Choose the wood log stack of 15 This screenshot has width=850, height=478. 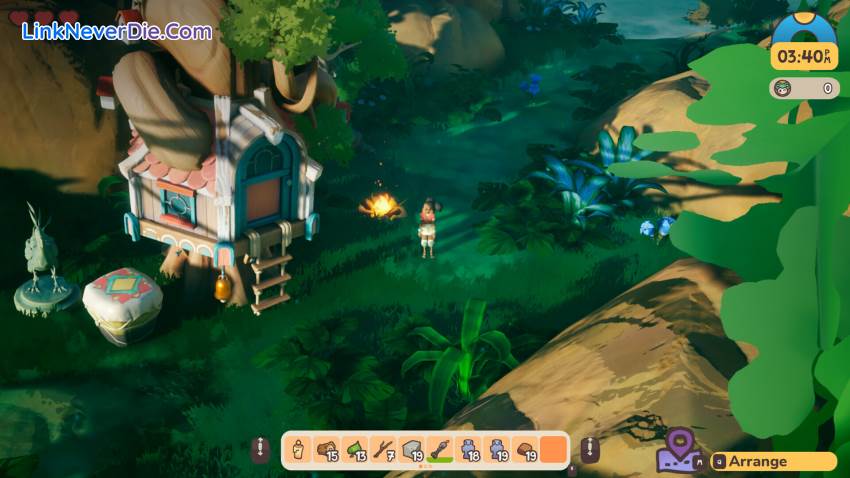pos(326,449)
